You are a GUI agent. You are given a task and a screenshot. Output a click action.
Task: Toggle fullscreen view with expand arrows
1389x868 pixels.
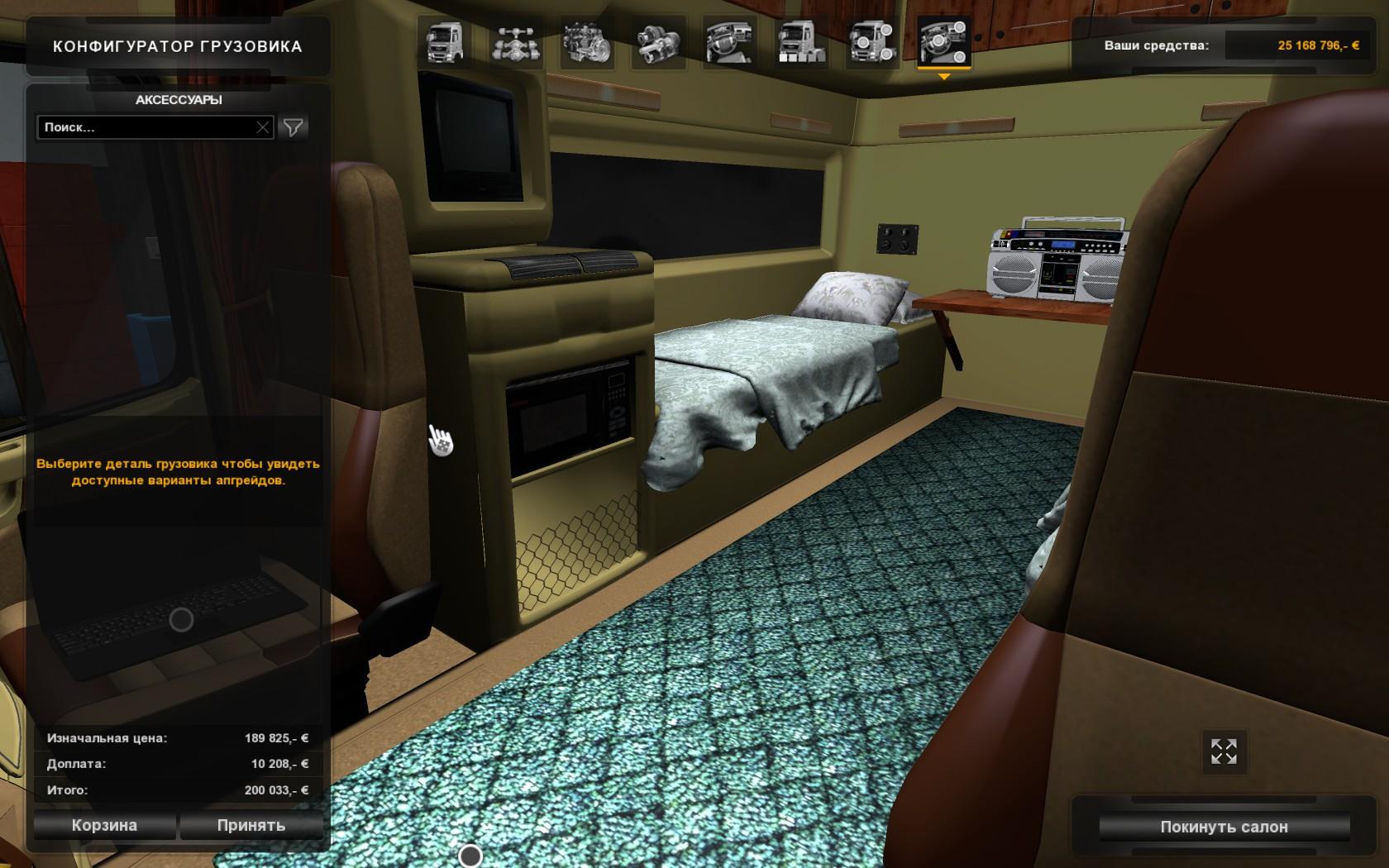1224,751
